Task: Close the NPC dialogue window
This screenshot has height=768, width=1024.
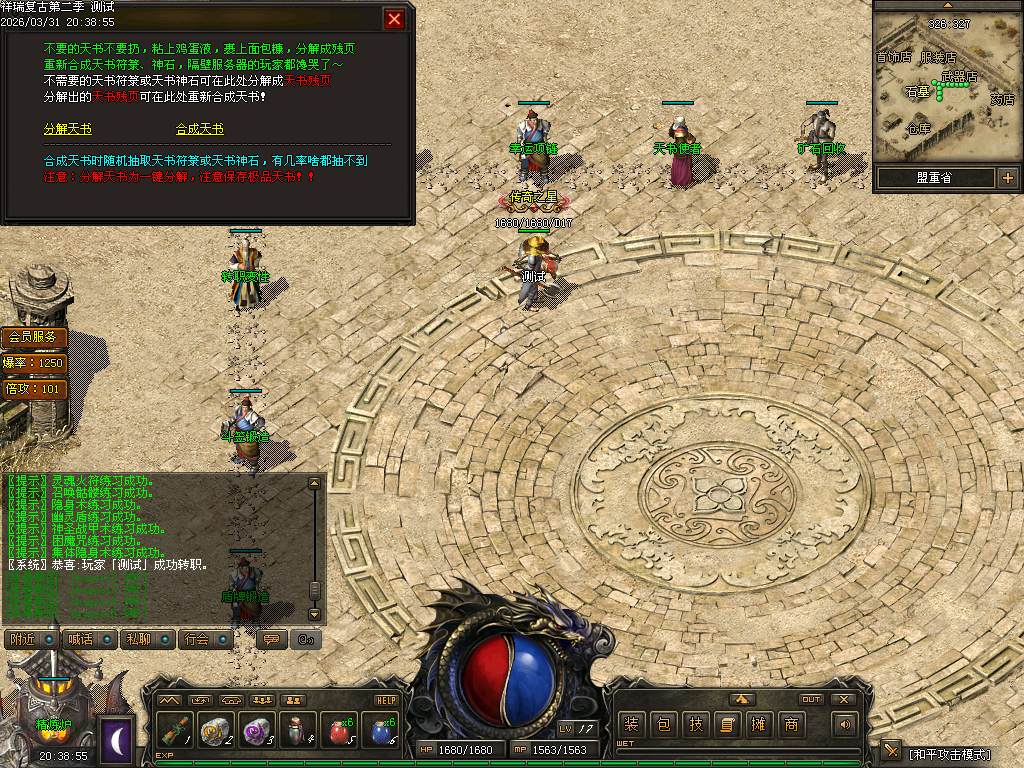Action: pos(395,19)
